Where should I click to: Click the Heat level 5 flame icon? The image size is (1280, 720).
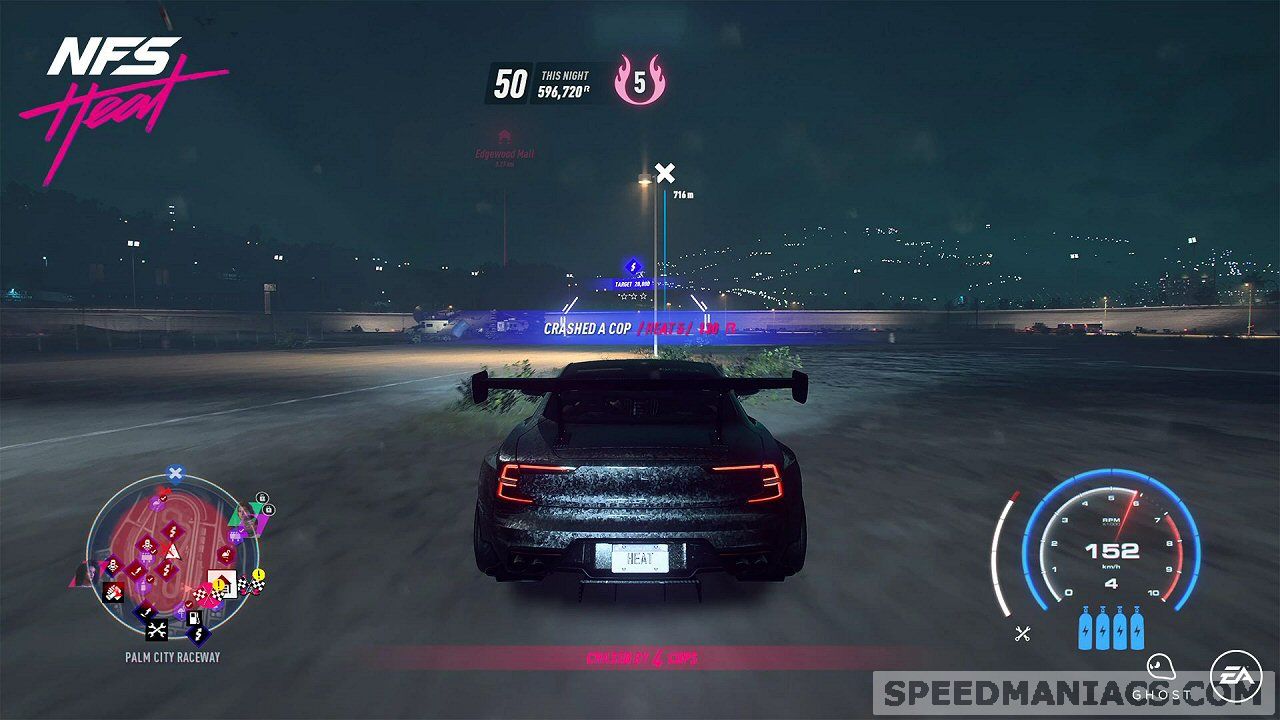(640, 81)
